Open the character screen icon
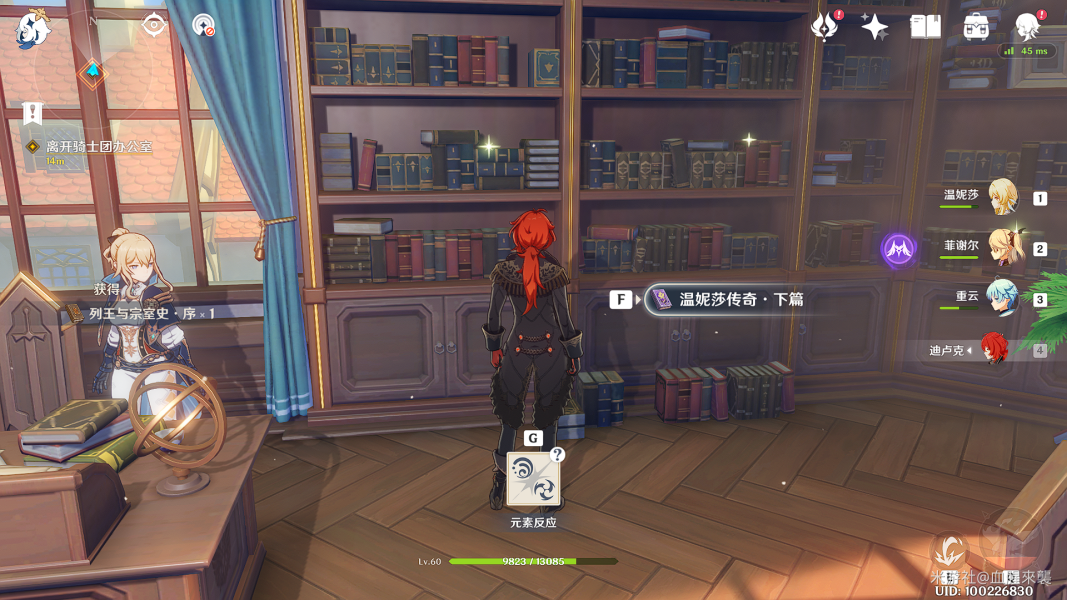This screenshot has width=1067, height=600. pos(1027,27)
